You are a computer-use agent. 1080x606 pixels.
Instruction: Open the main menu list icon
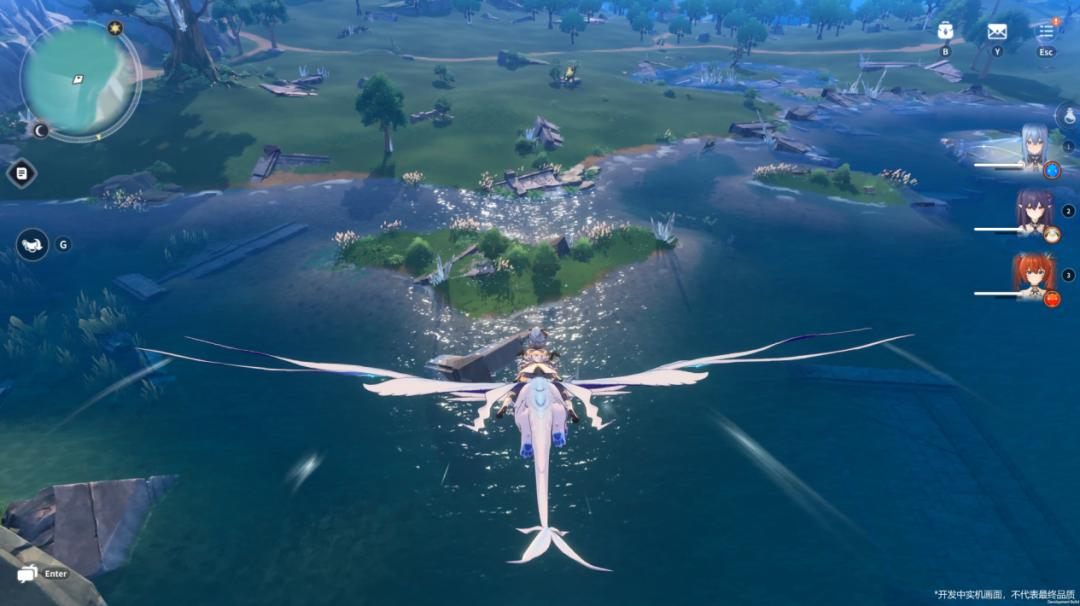pyautogui.click(x=1046, y=31)
